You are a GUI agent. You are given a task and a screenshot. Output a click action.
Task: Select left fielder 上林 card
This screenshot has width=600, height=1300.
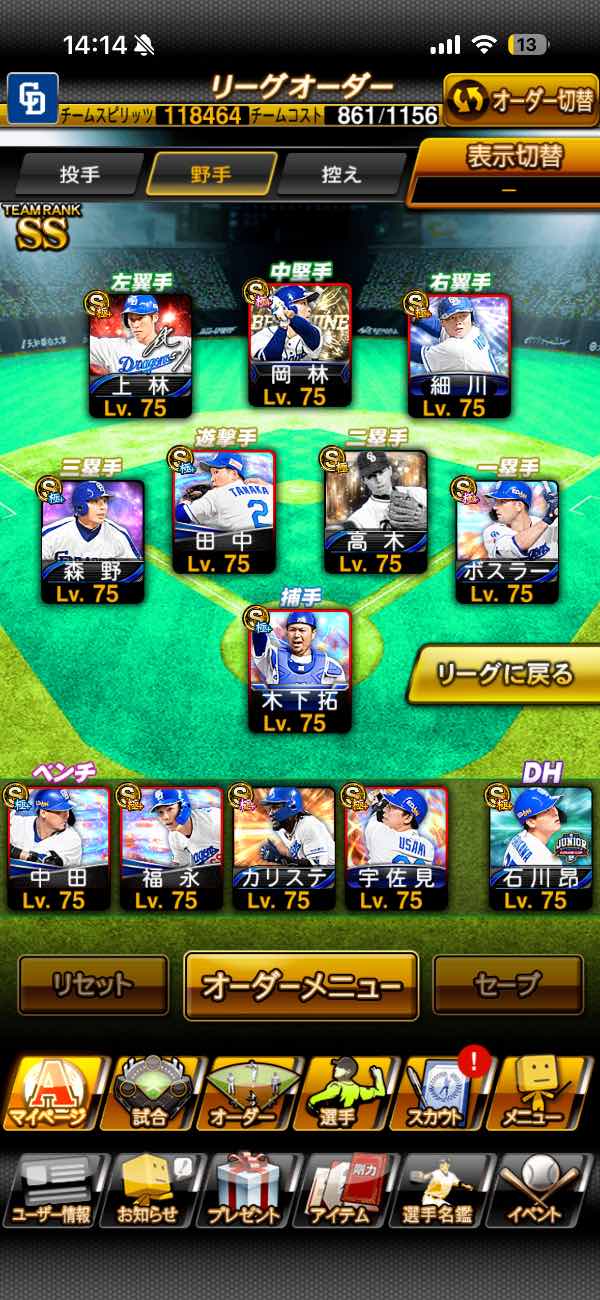(x=141, y=355)
